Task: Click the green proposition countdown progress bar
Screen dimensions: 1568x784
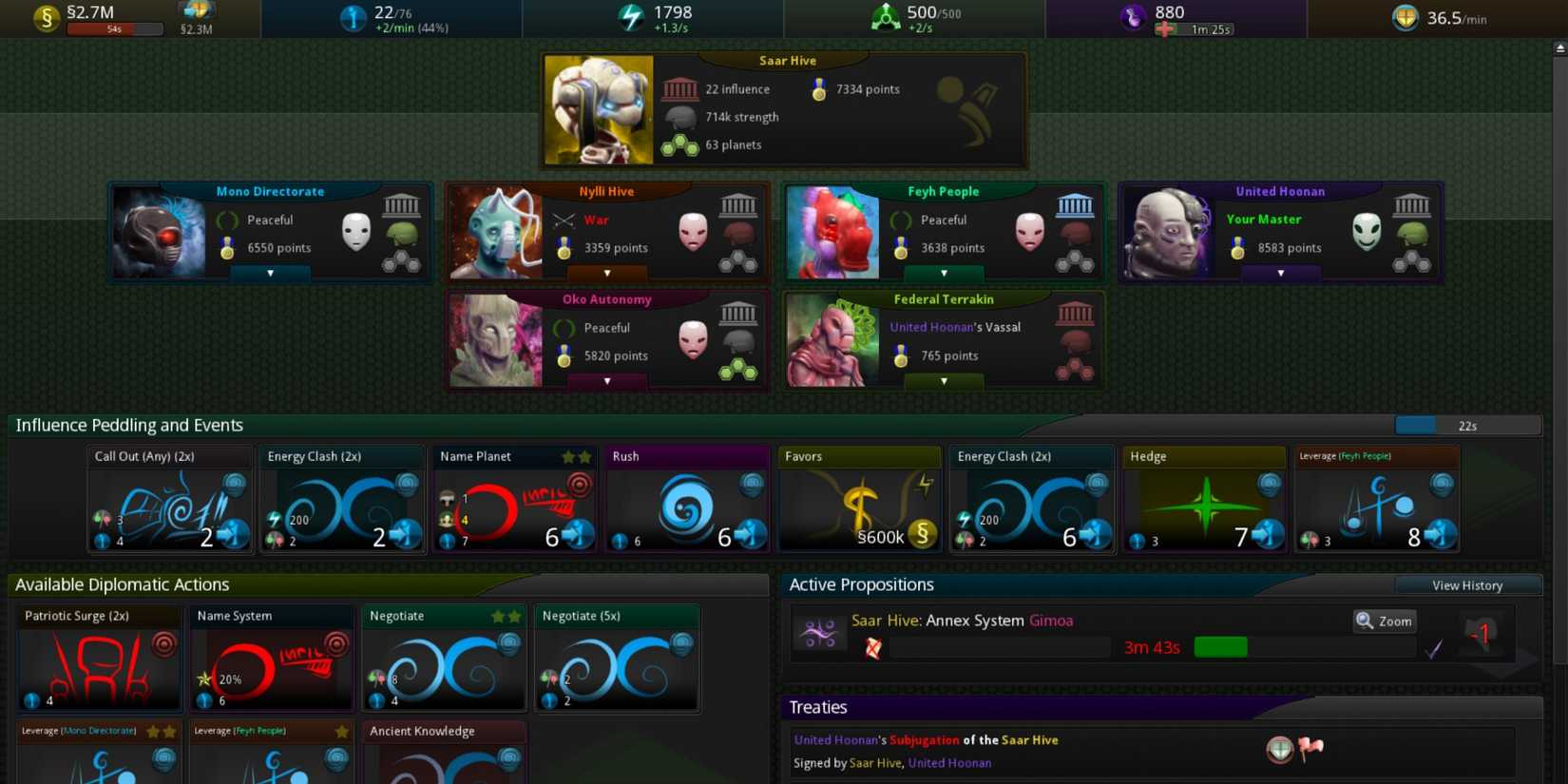Action: tap(1221, 646)
